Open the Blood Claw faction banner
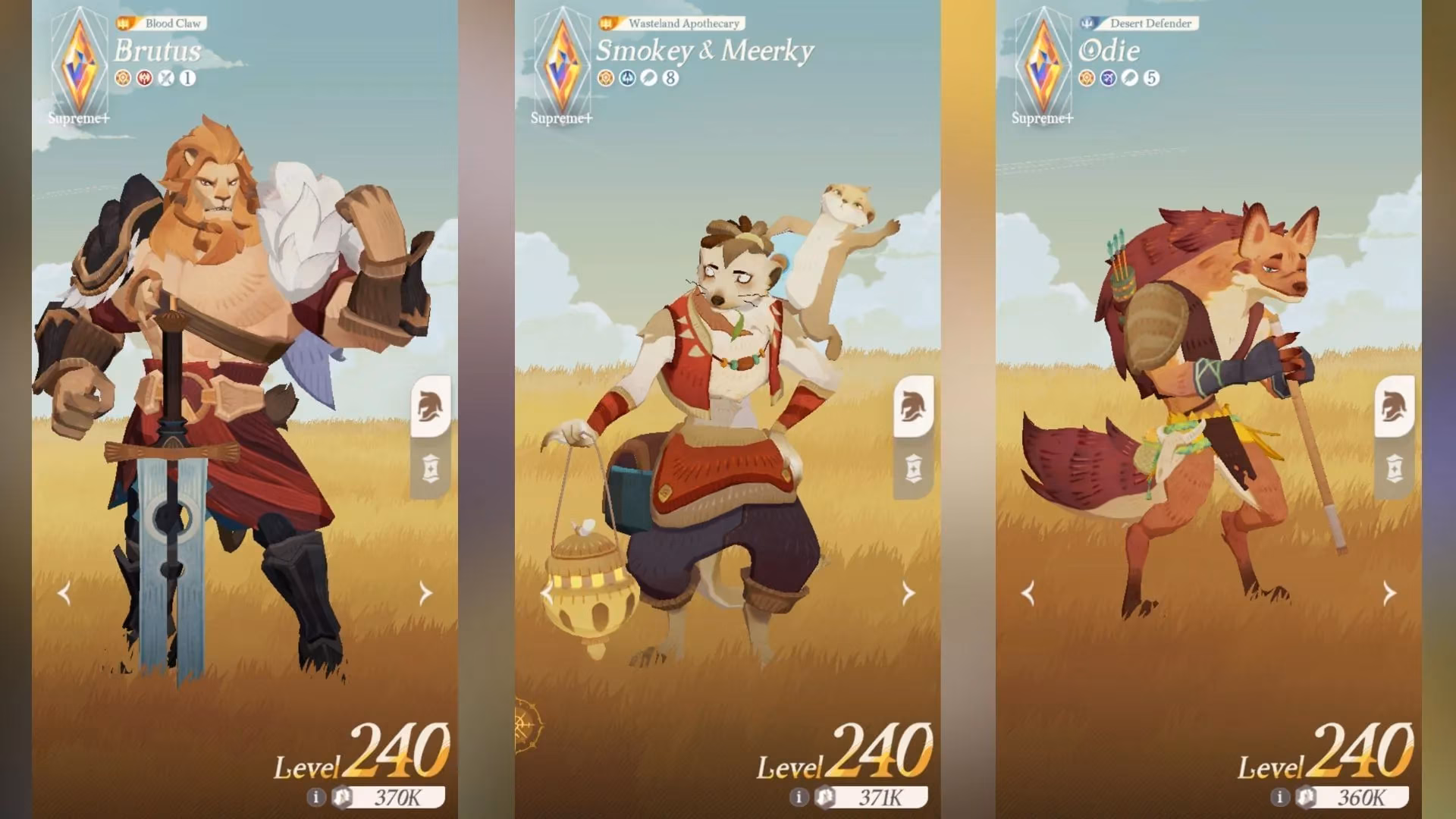The height and width of the screenshot is (819, 1456). (162, 23)
